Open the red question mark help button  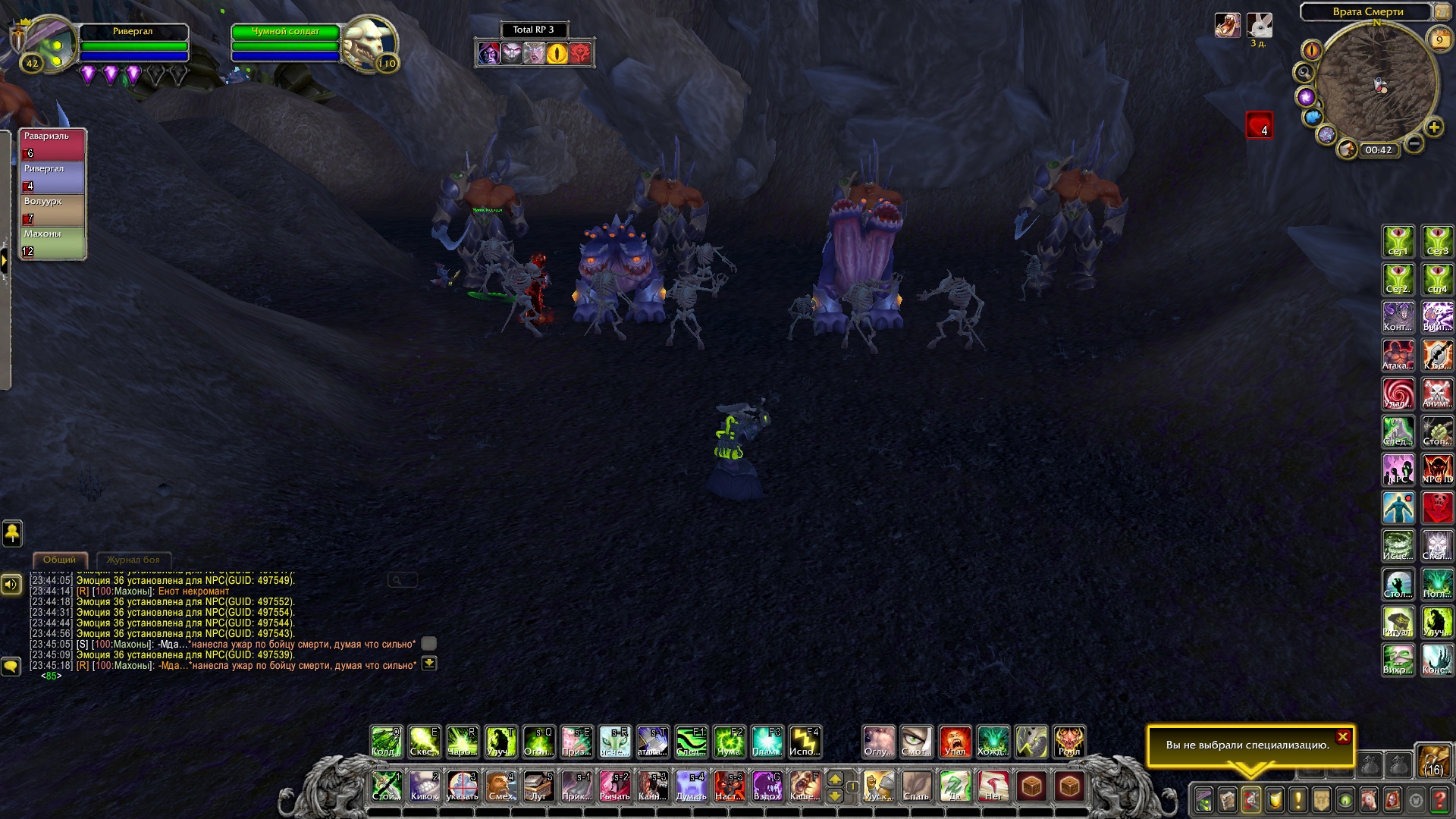coord(1439,800)
